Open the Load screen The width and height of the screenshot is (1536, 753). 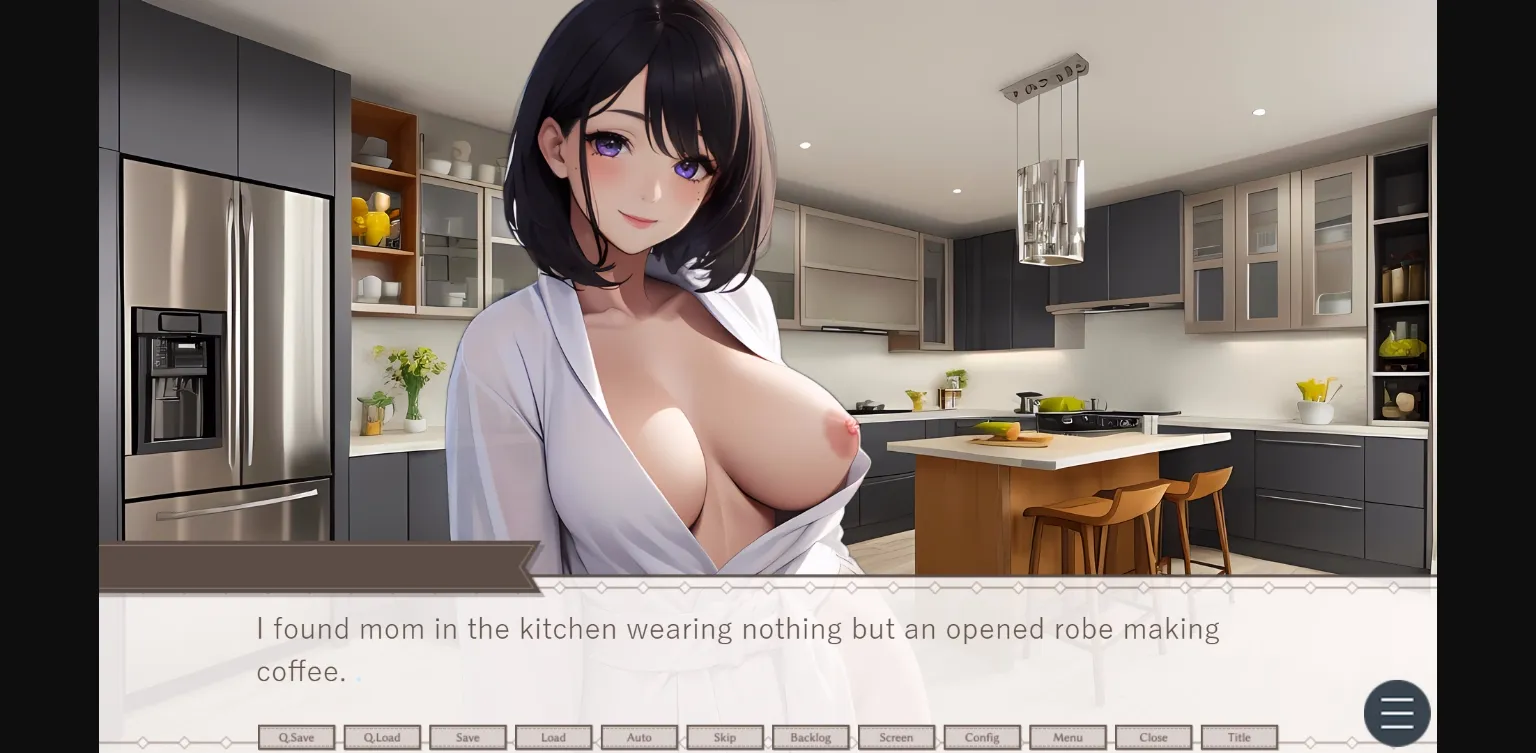tap(553, 737)
